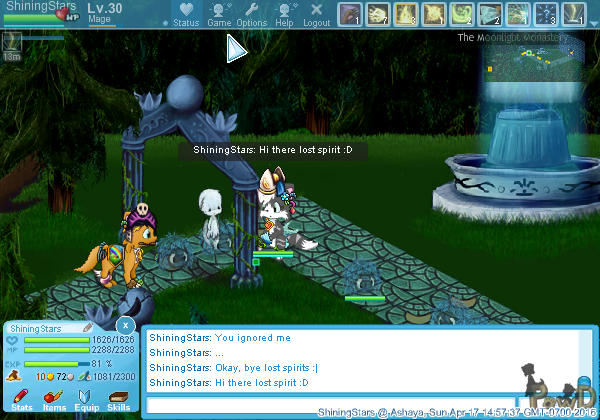The image size is (600, 420).
Task: Open the Help menu
Action: point(284,14)
